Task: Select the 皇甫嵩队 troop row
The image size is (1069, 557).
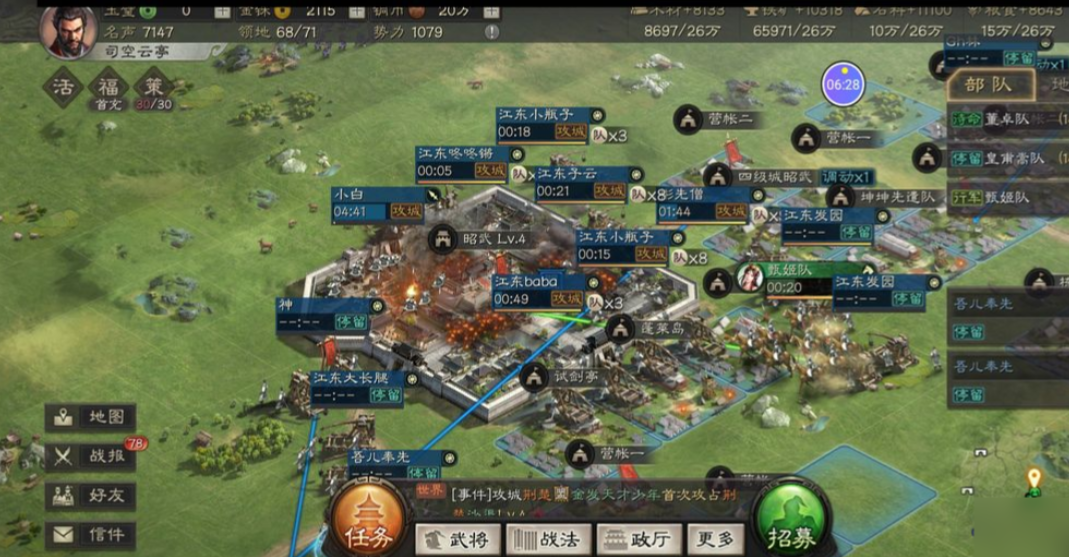Action: pos(1005,158)
